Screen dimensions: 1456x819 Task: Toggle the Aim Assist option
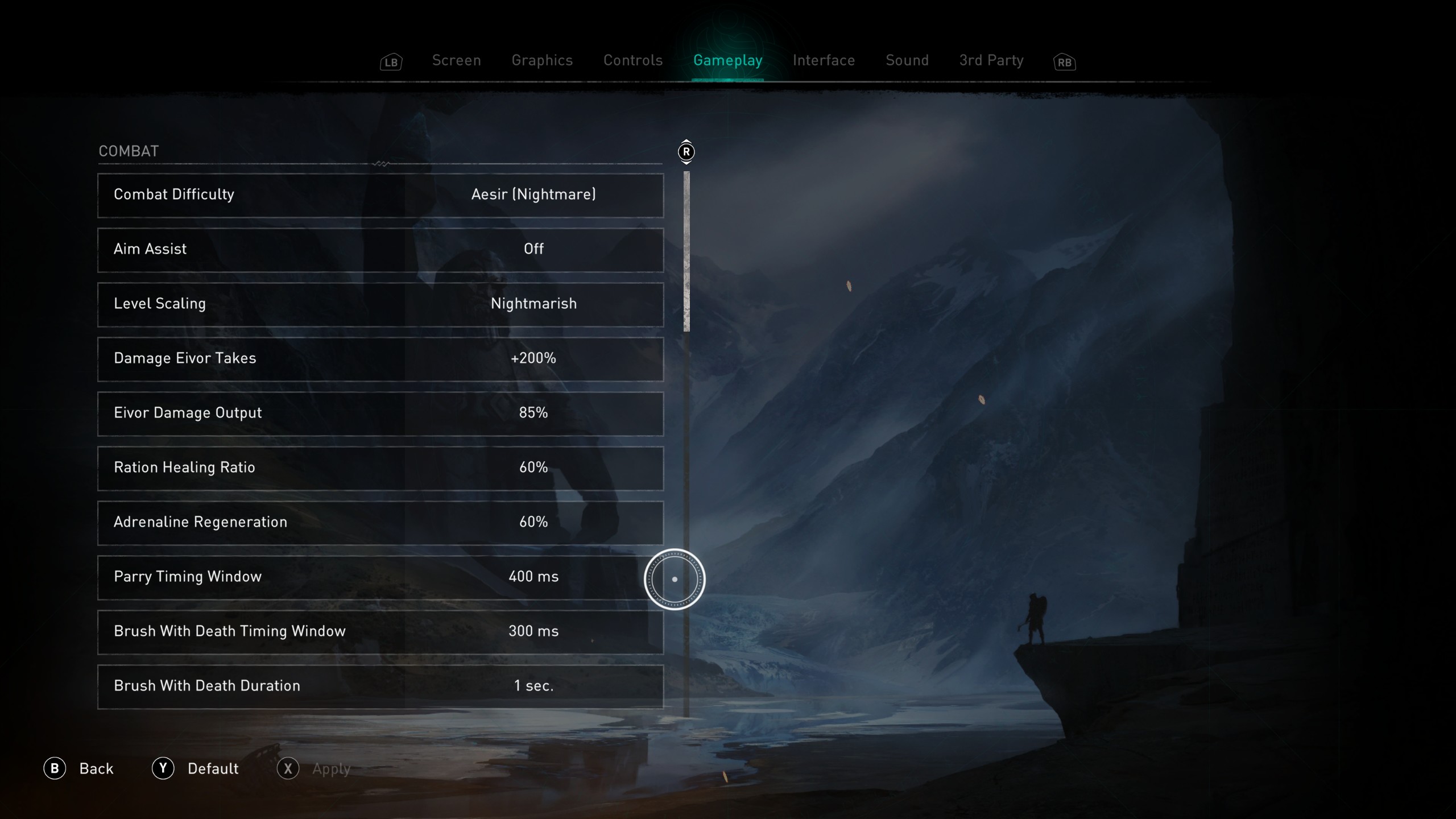[x=380, y=250]
